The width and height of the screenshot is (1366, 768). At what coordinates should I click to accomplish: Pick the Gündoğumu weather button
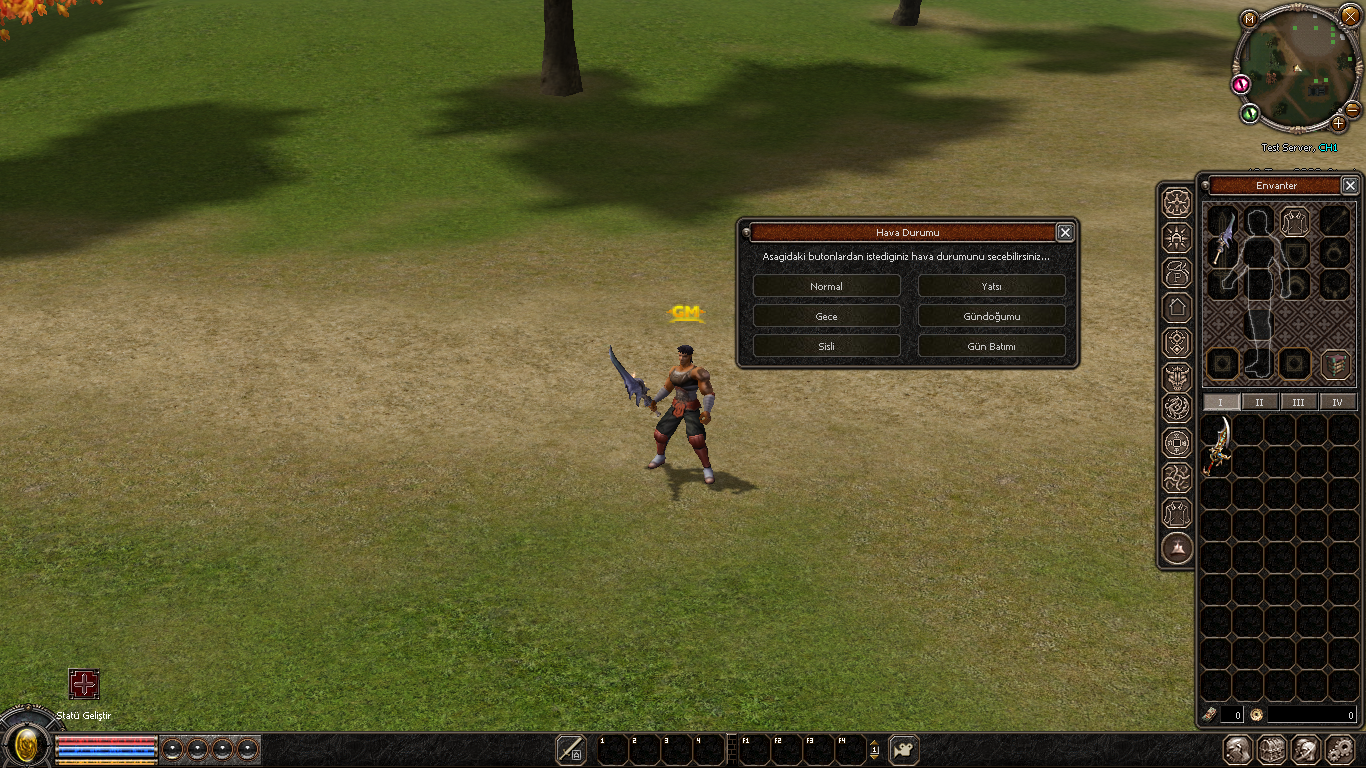[991, 316]
